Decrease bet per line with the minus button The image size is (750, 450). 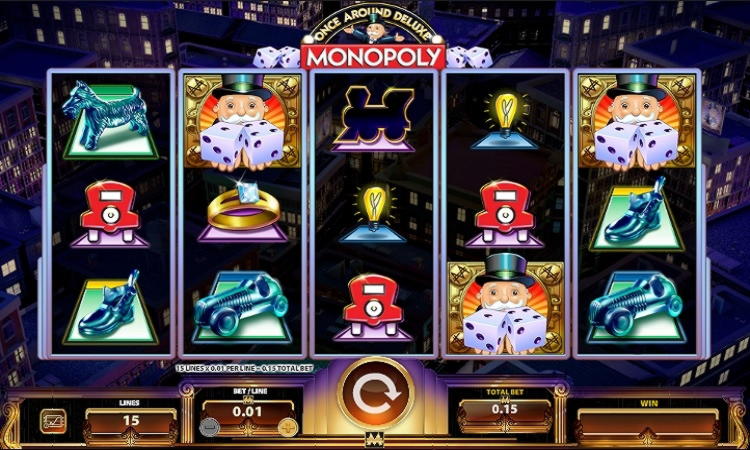(x=209, y=427)
